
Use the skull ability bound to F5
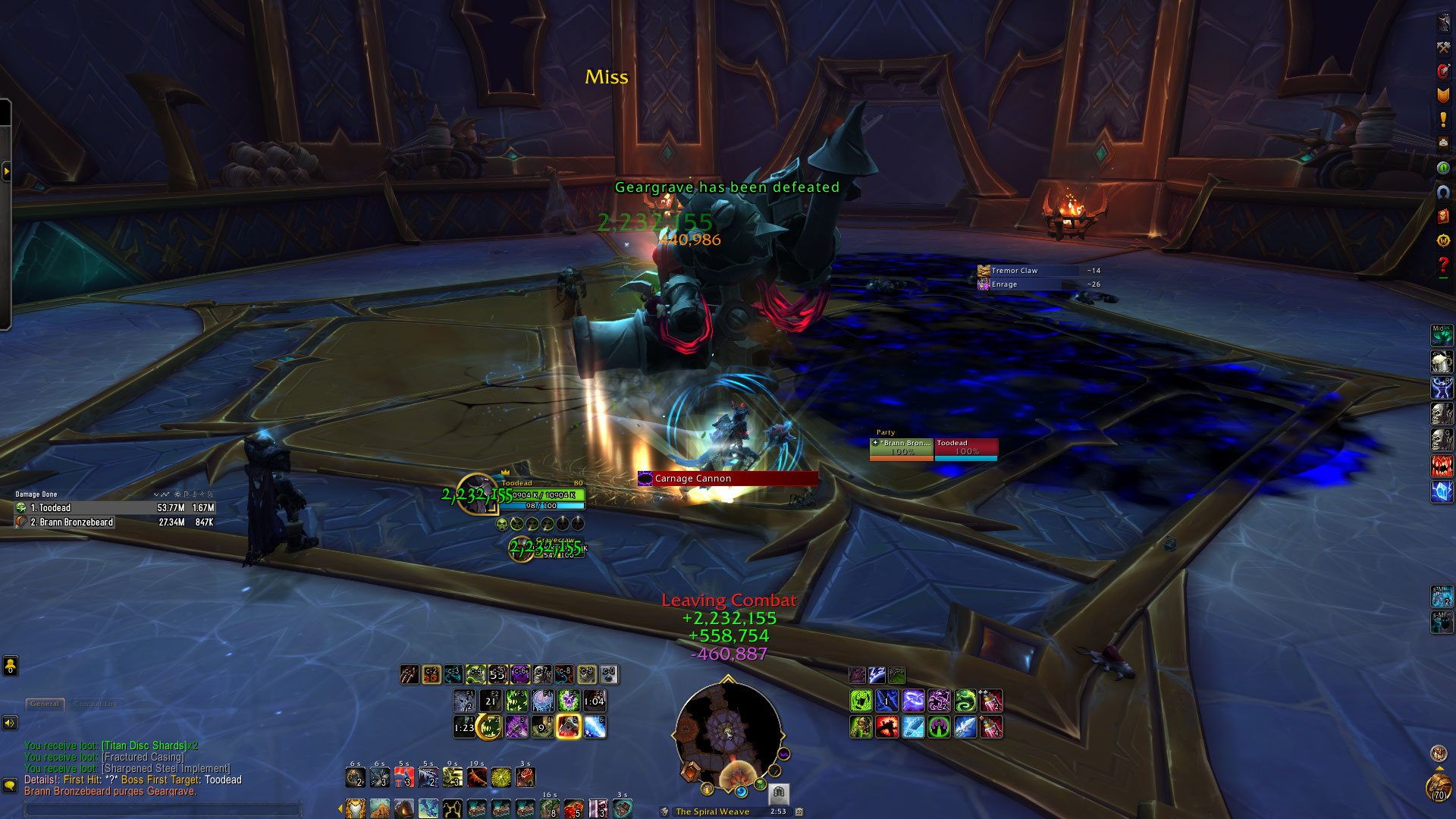[x=569, y=701]
